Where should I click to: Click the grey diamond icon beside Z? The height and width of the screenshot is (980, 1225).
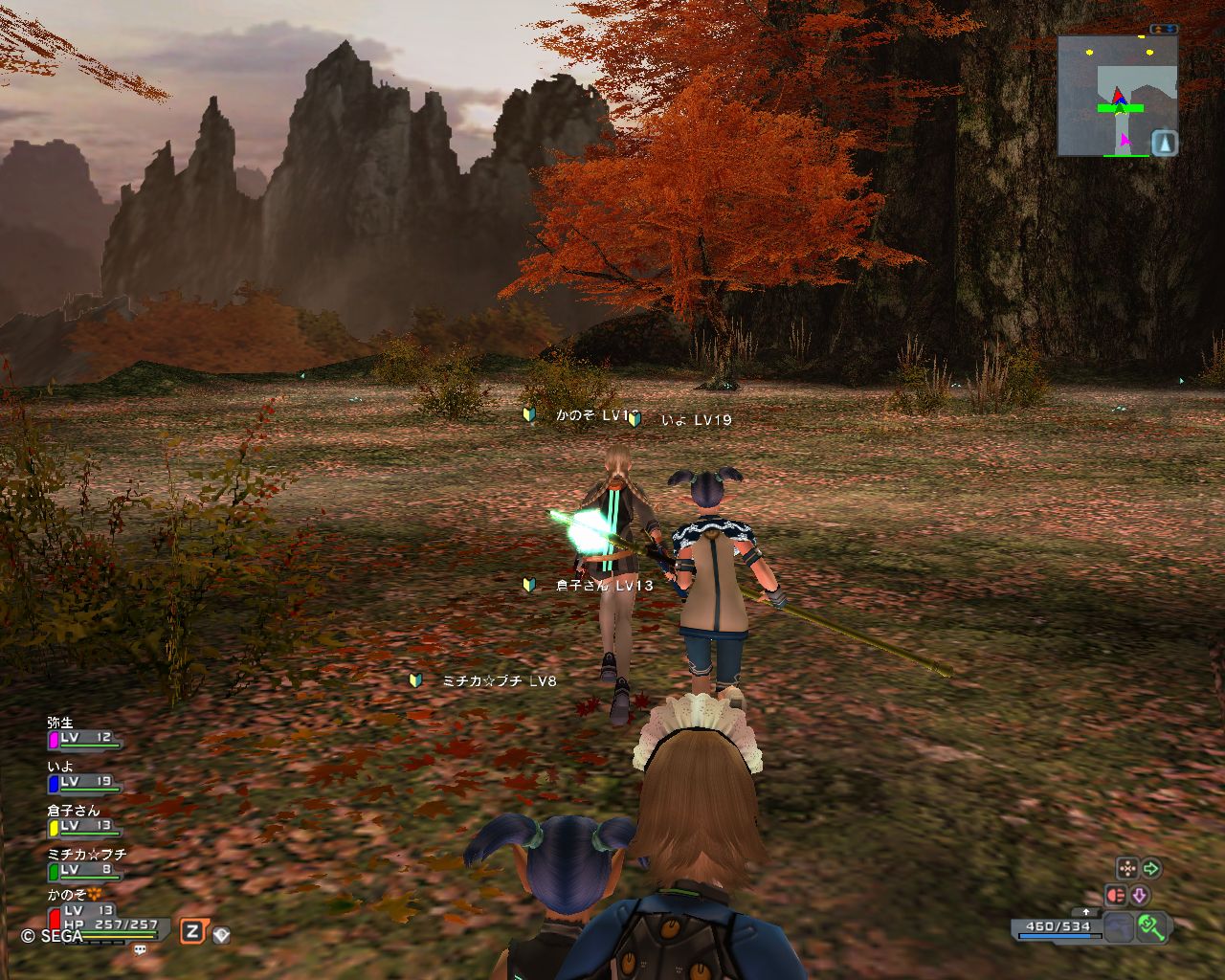pos(221,935)
